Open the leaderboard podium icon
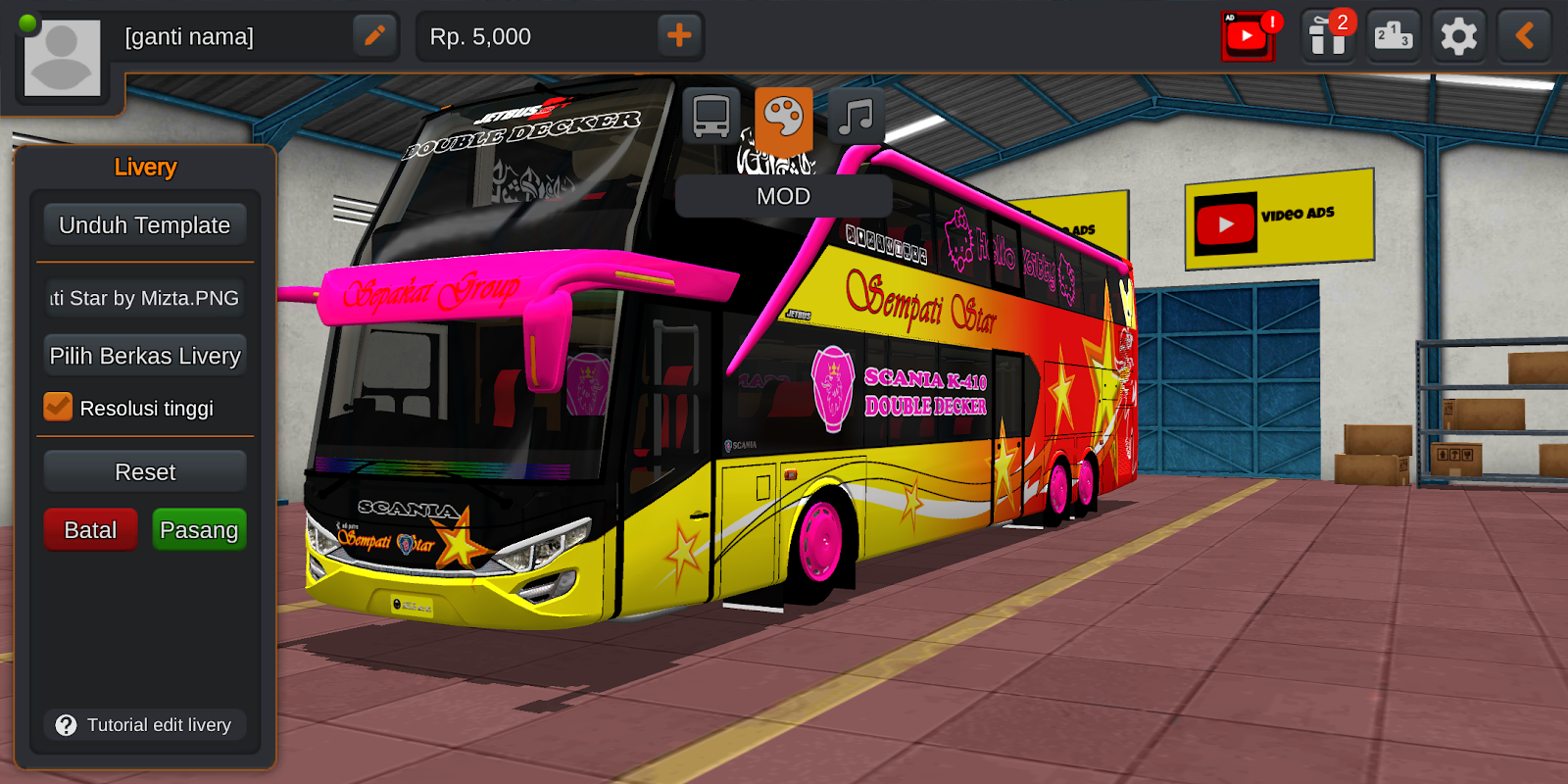This screenshot has width=1568, height=784. point(1394,36)
